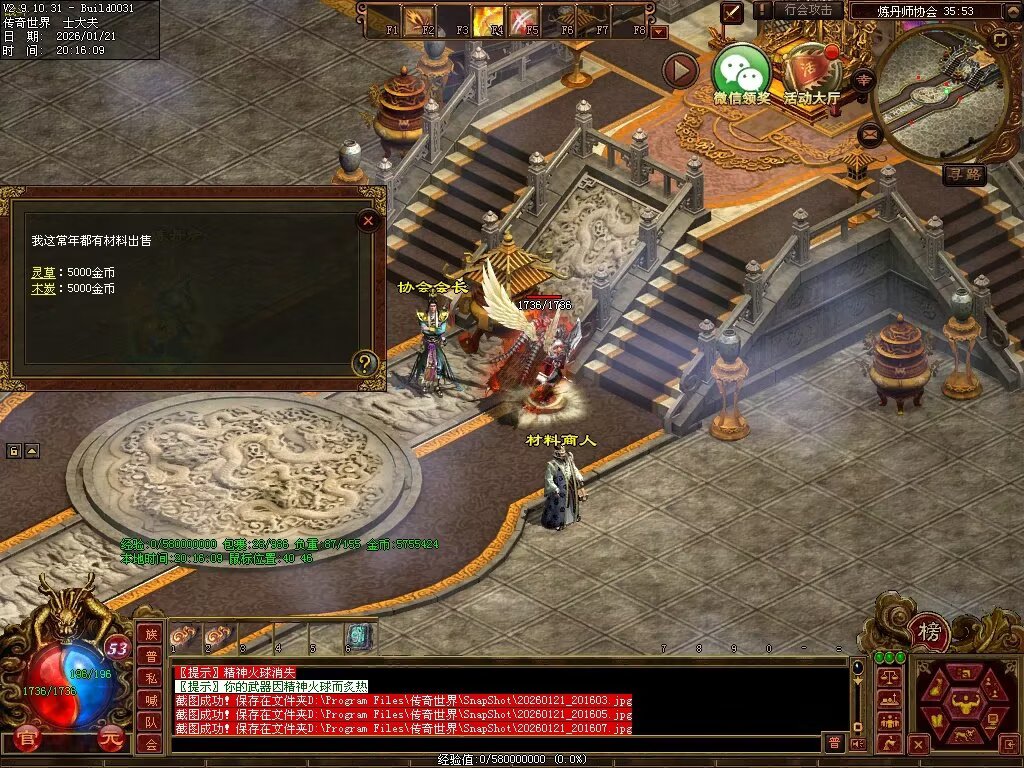1024x768 pixels.
Task: Close the material merchant dialogue window
Action: (x=368, y=220)
